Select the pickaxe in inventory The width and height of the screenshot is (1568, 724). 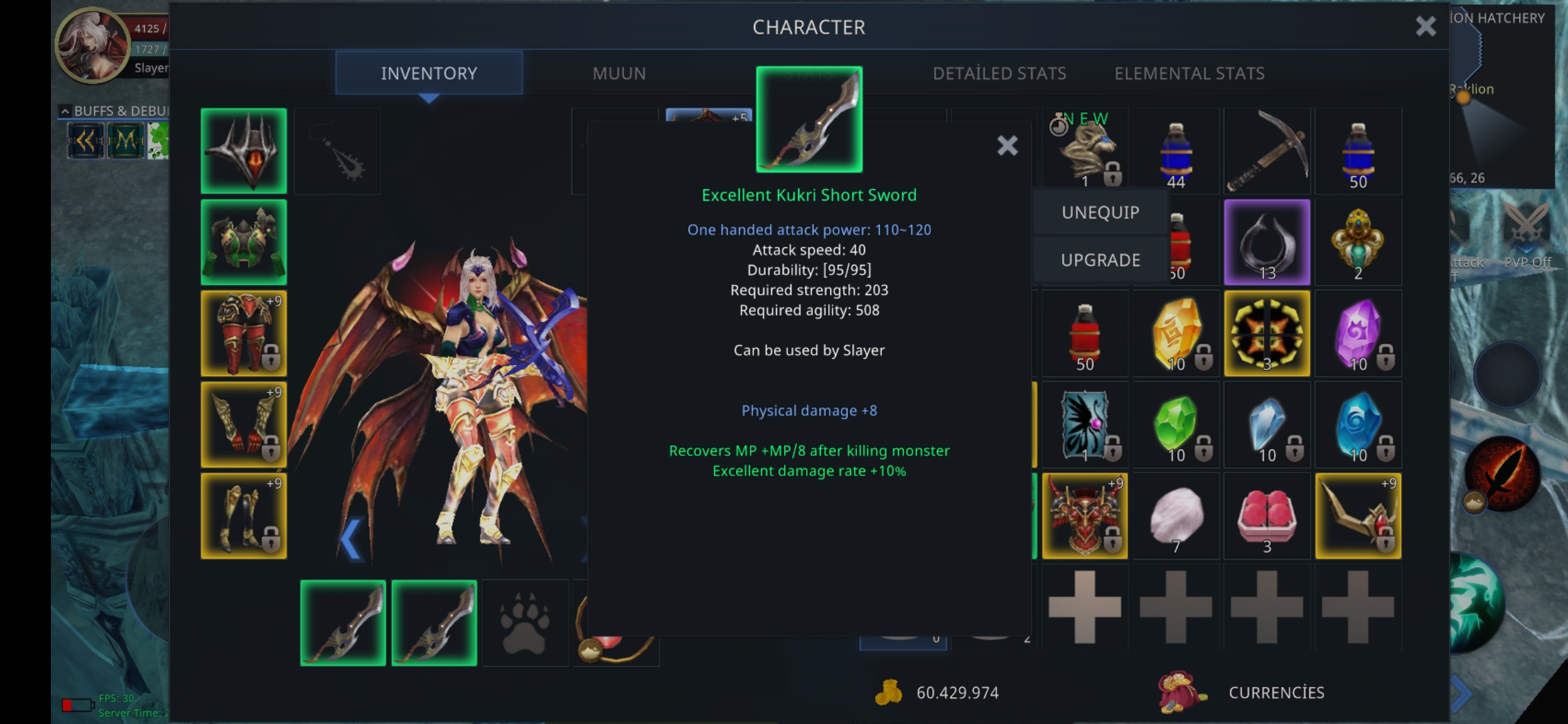point(1266,151)
